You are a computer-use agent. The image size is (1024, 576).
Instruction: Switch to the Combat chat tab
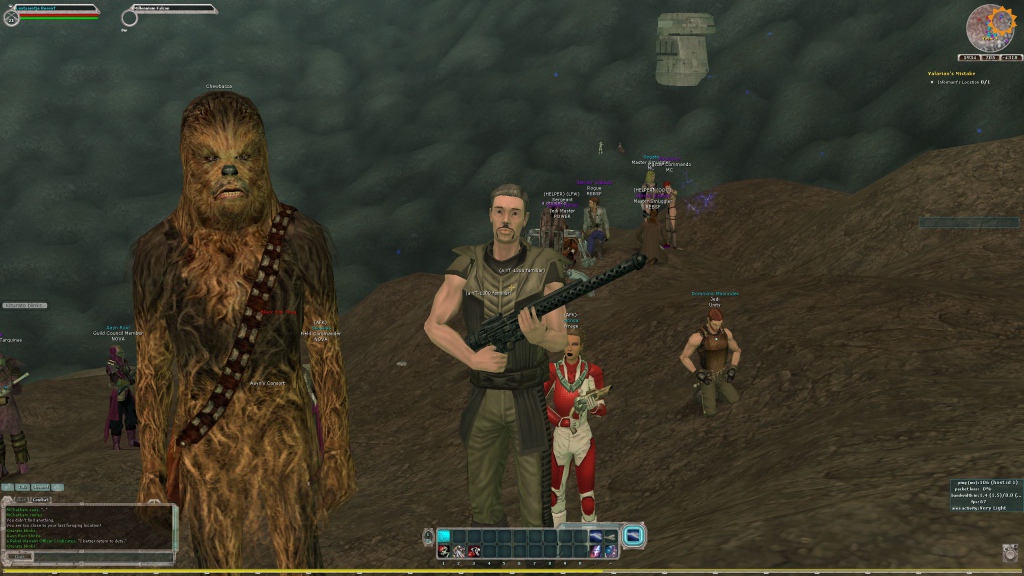point(41,499)
